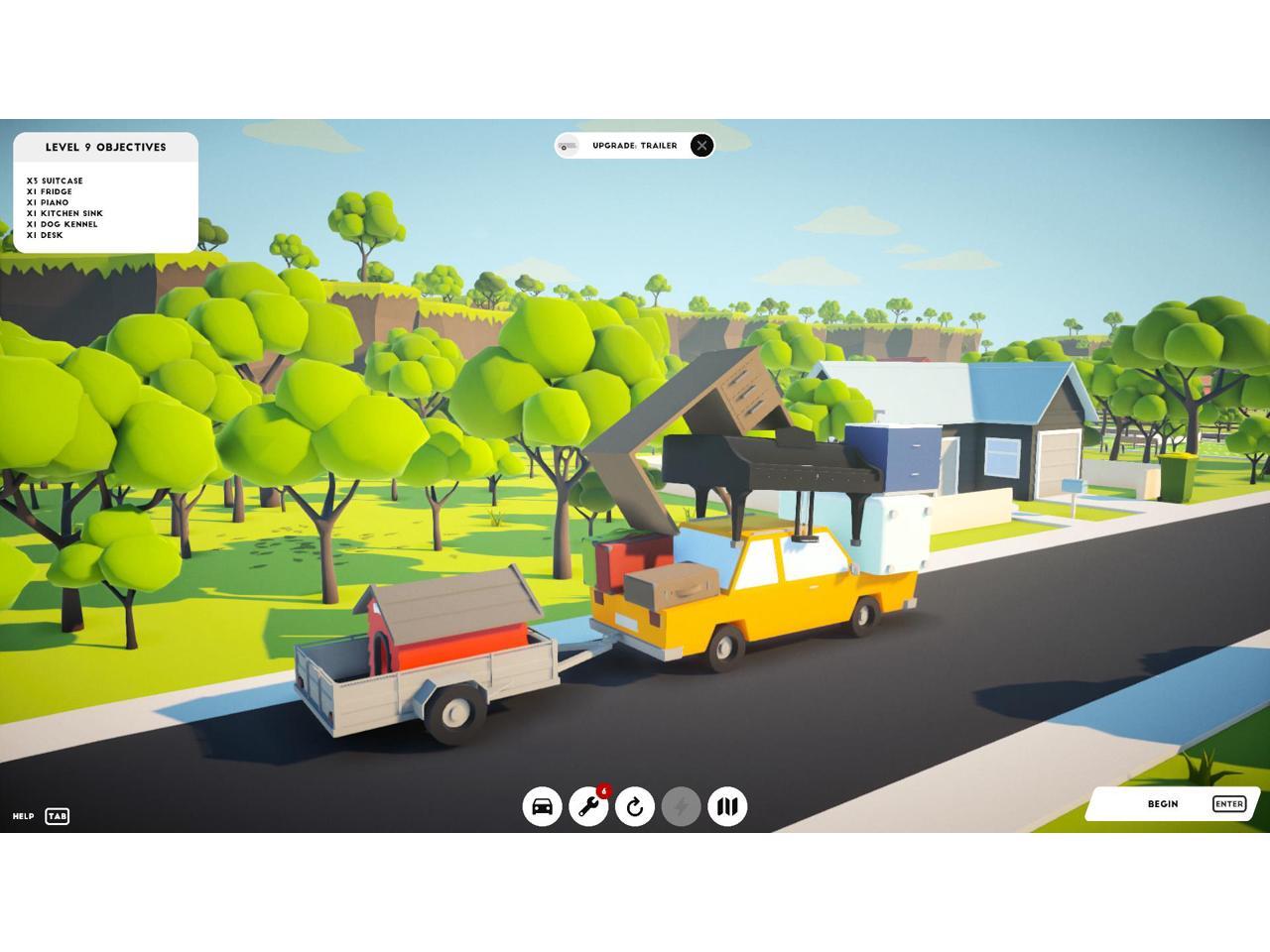
Task: Begin the level
Action: 1173,804
